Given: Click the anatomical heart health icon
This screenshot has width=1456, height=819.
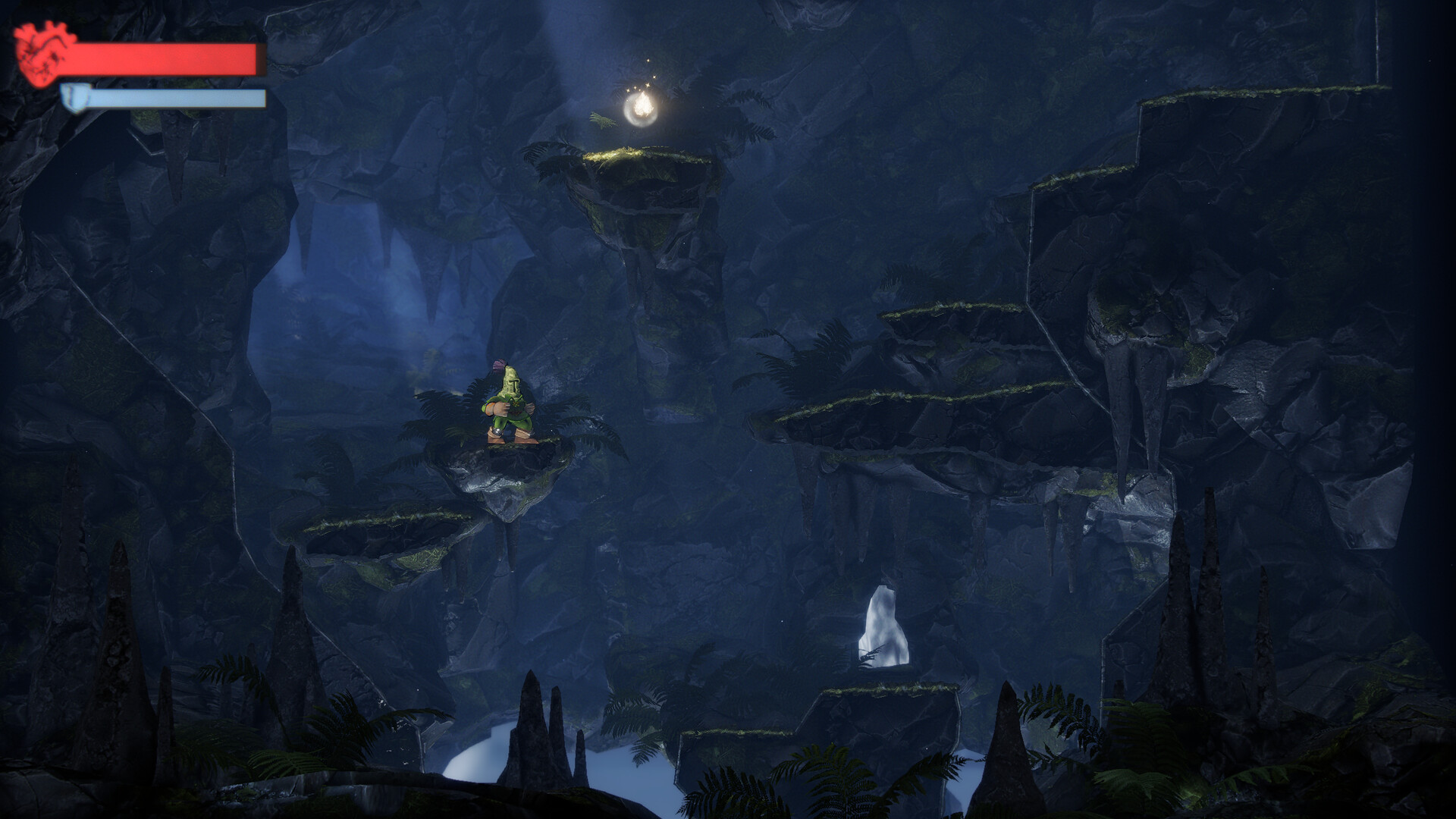Looking at the screenshot, I should (x=42, y=53).
